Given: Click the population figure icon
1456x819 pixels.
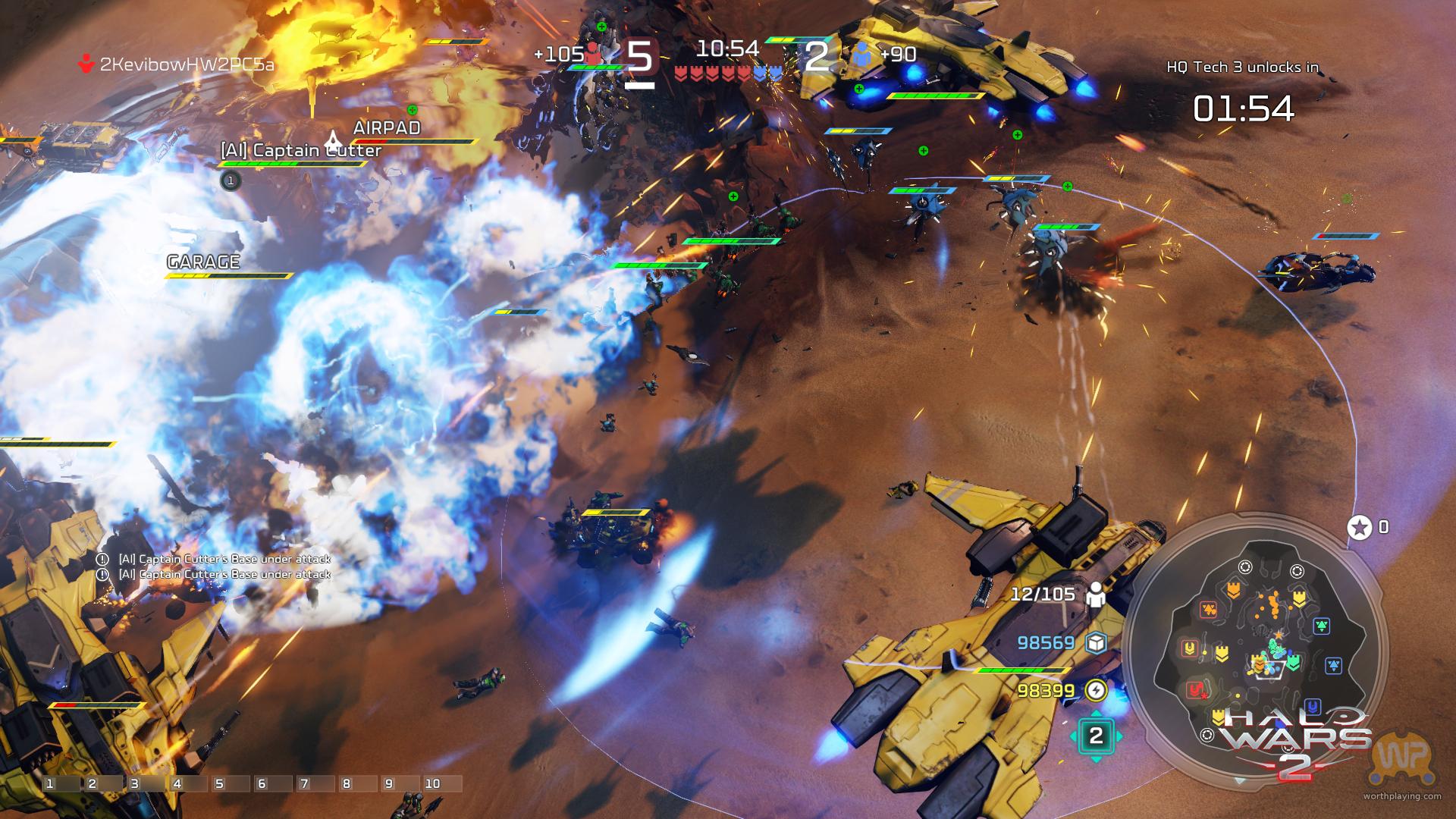Looking at the screenshot, I should tap(1096, 595).
